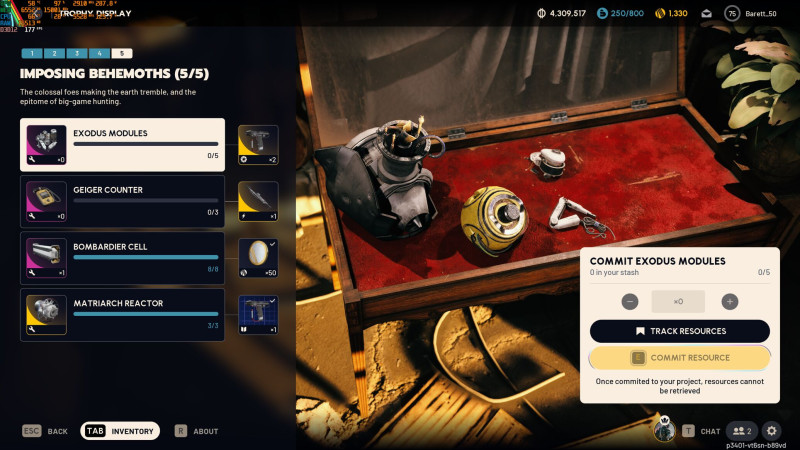Choose the Bombardier Cell requirement row

[123, 258]
